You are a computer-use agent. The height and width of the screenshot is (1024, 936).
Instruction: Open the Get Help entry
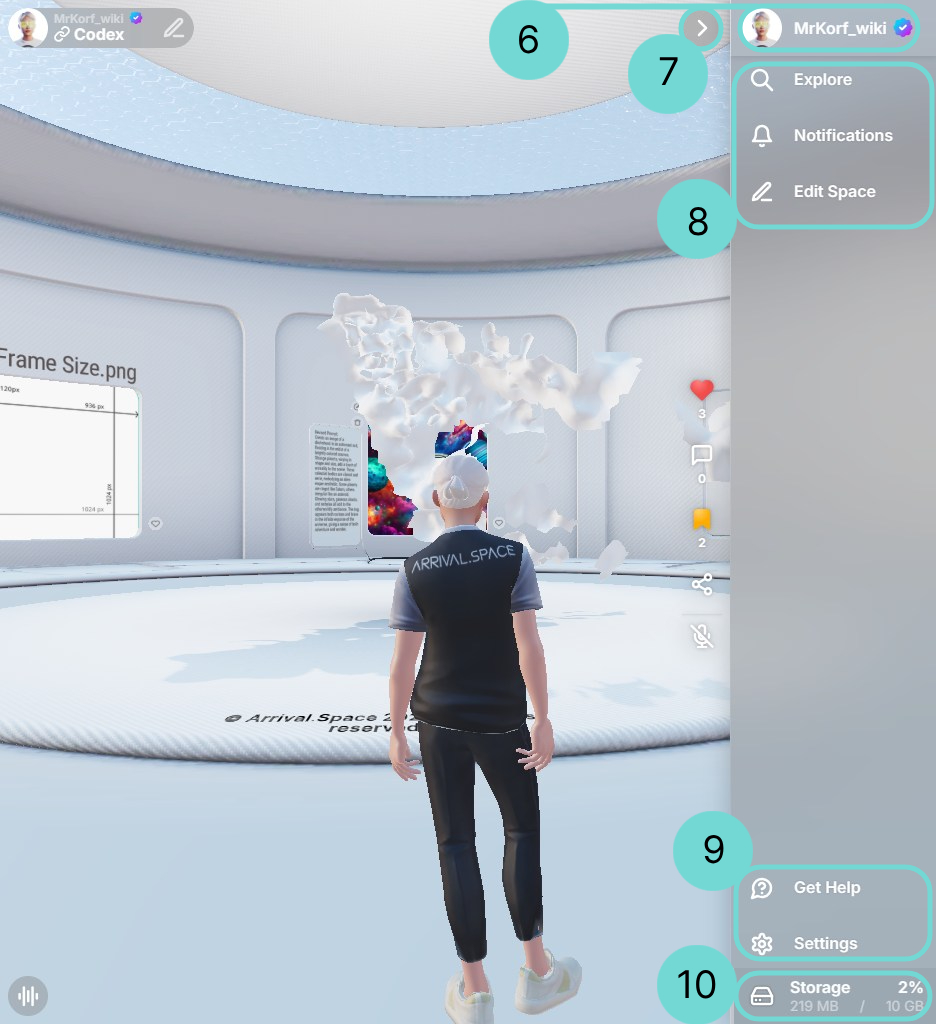coord(826,888)
